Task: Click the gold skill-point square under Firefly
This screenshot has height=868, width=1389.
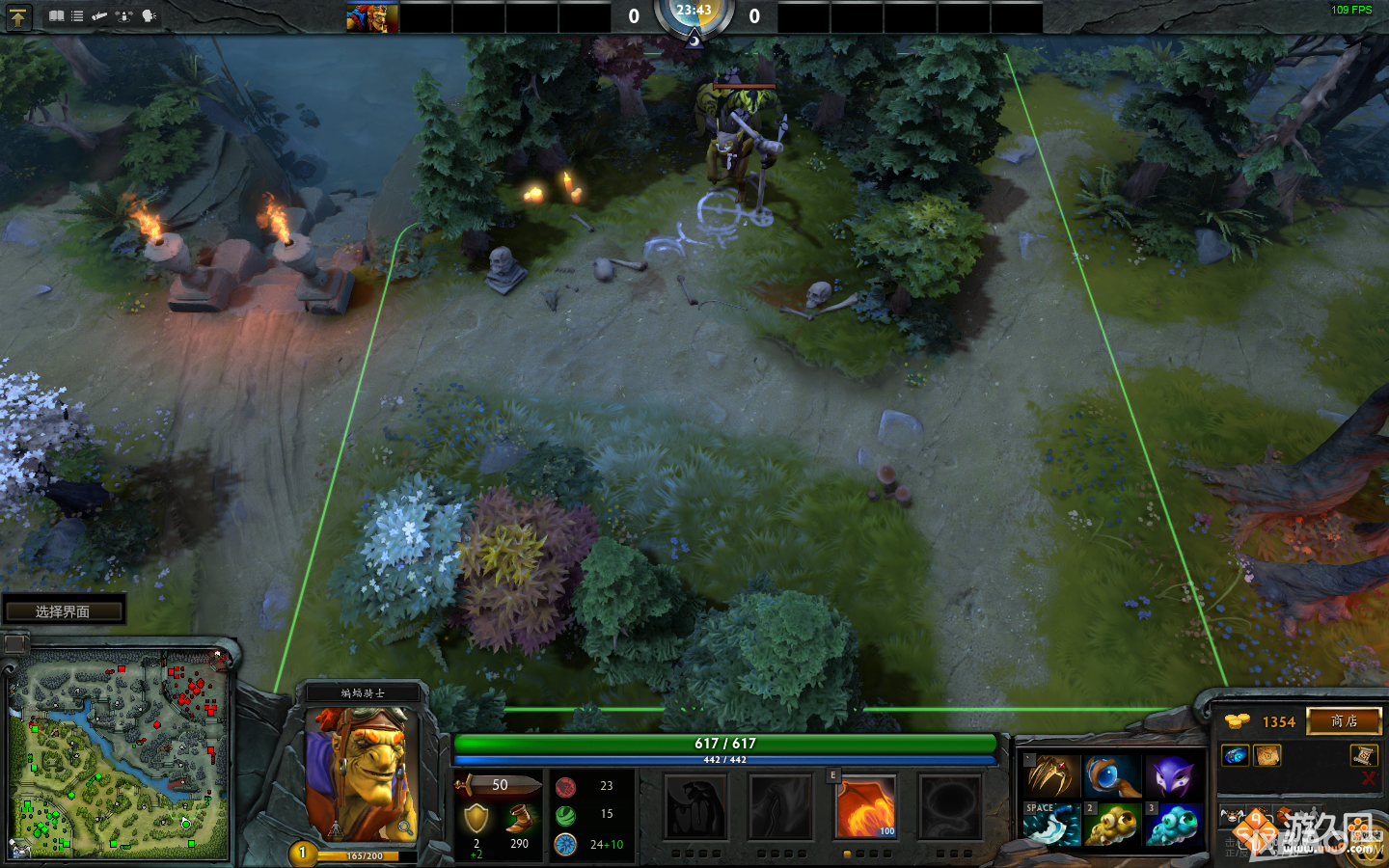Action: click(x=847, y=854)
